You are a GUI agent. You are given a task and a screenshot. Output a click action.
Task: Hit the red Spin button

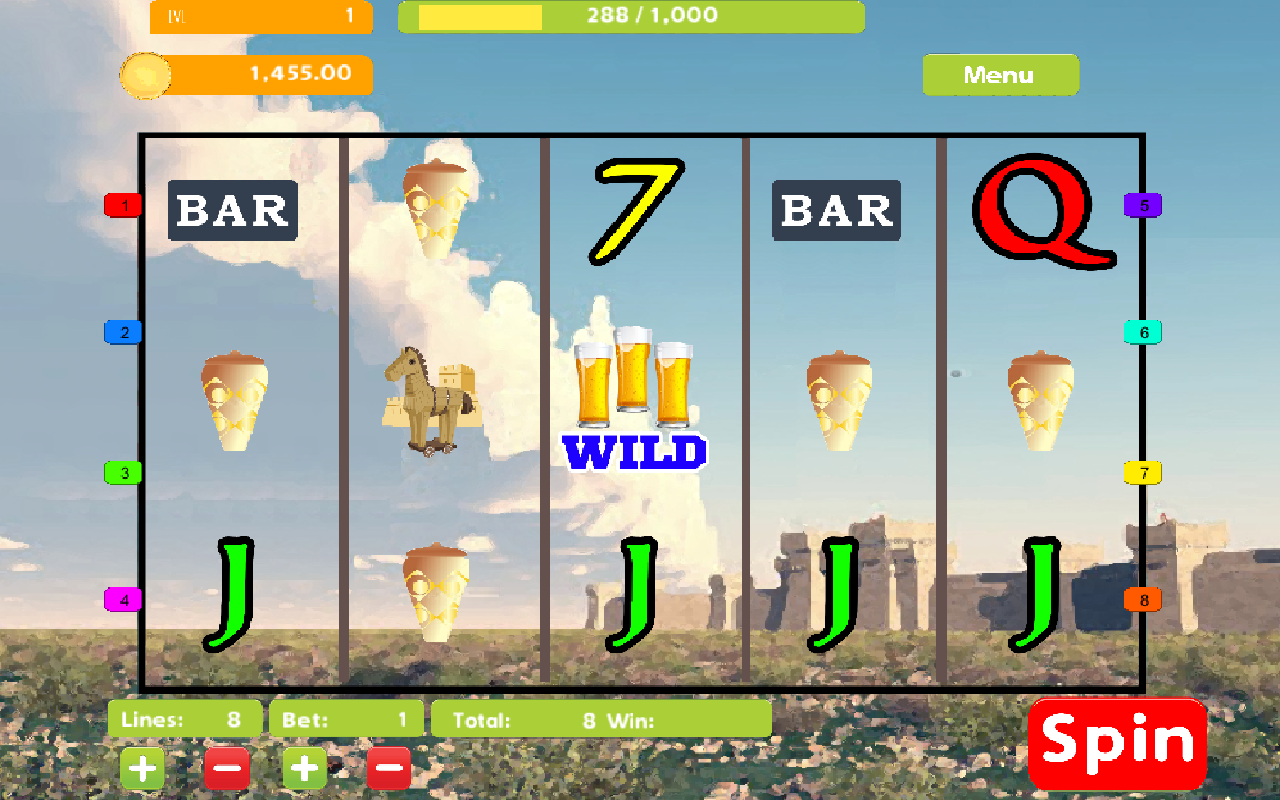1117,743
